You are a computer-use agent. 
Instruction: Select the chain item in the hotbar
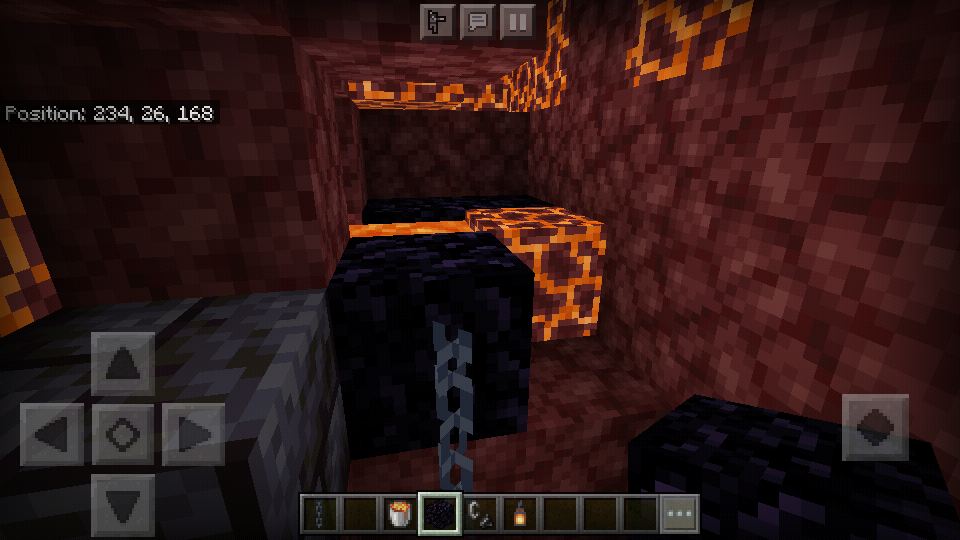pyautogui.click(x=320, y=514)
